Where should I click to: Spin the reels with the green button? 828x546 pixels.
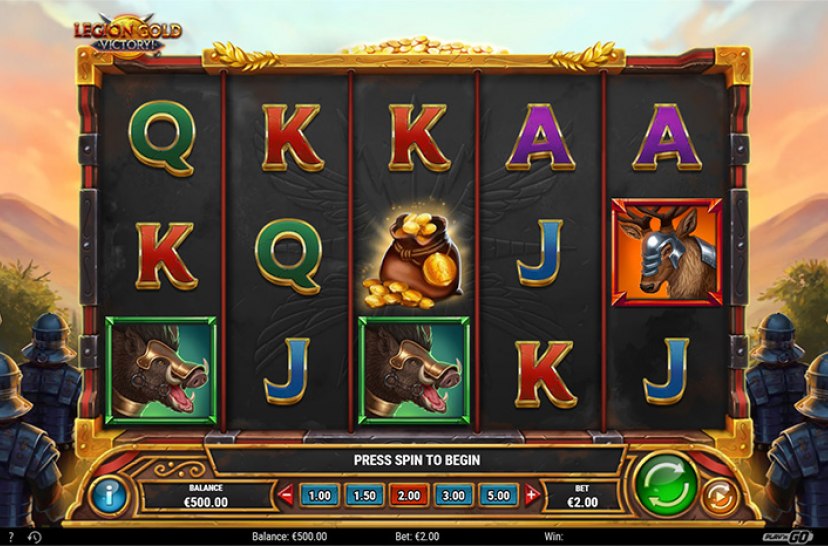(x=667, y=486)
